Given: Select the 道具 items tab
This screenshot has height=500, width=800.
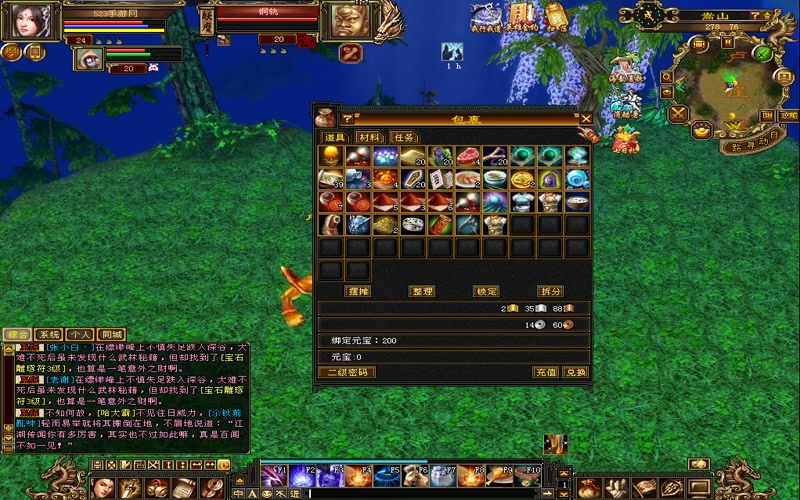Looking at the screenshot, I should point(334,137).
